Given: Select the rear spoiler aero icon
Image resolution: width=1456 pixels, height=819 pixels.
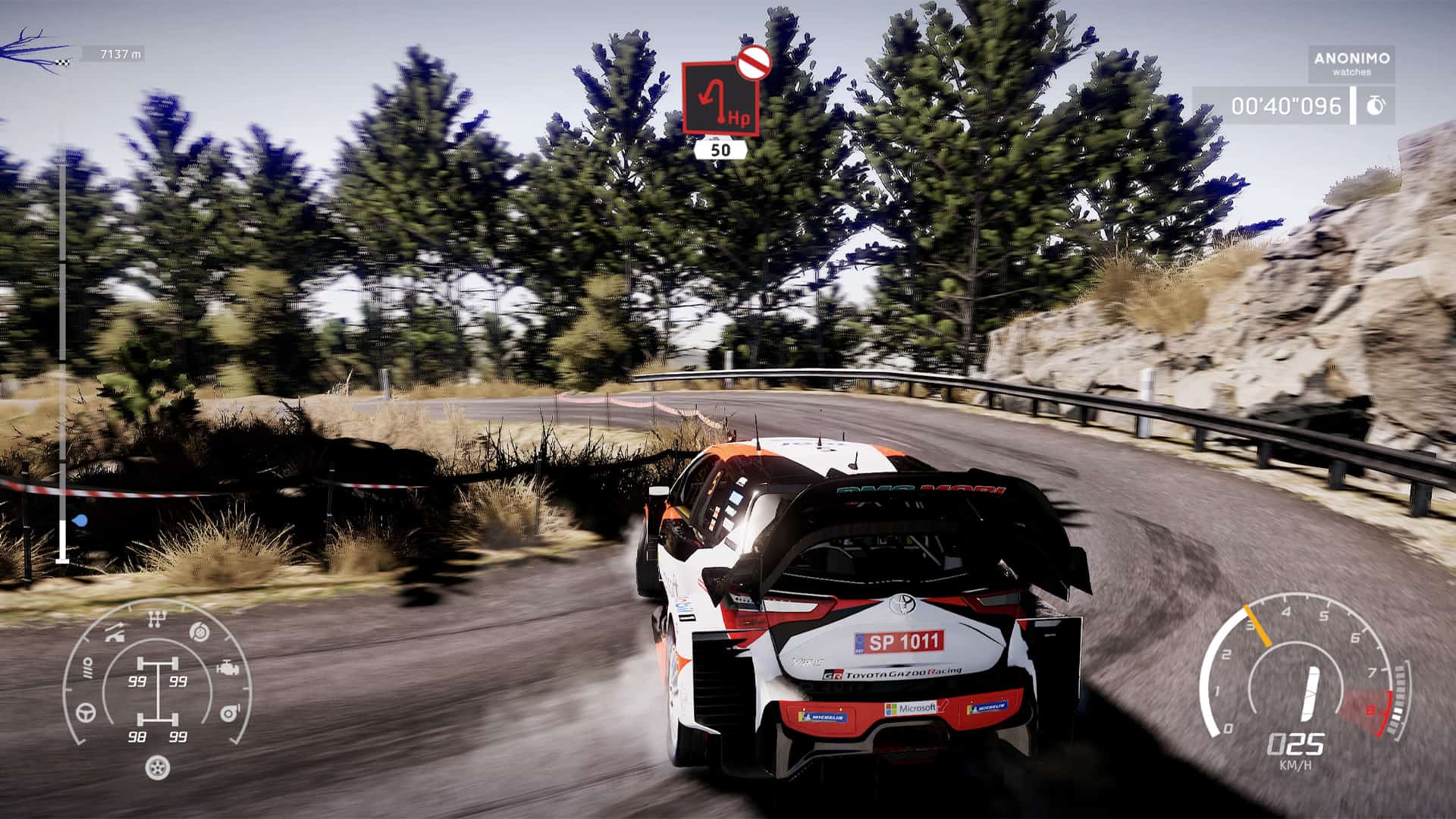Looking at the screenshot, I should (x=114, y=632).
